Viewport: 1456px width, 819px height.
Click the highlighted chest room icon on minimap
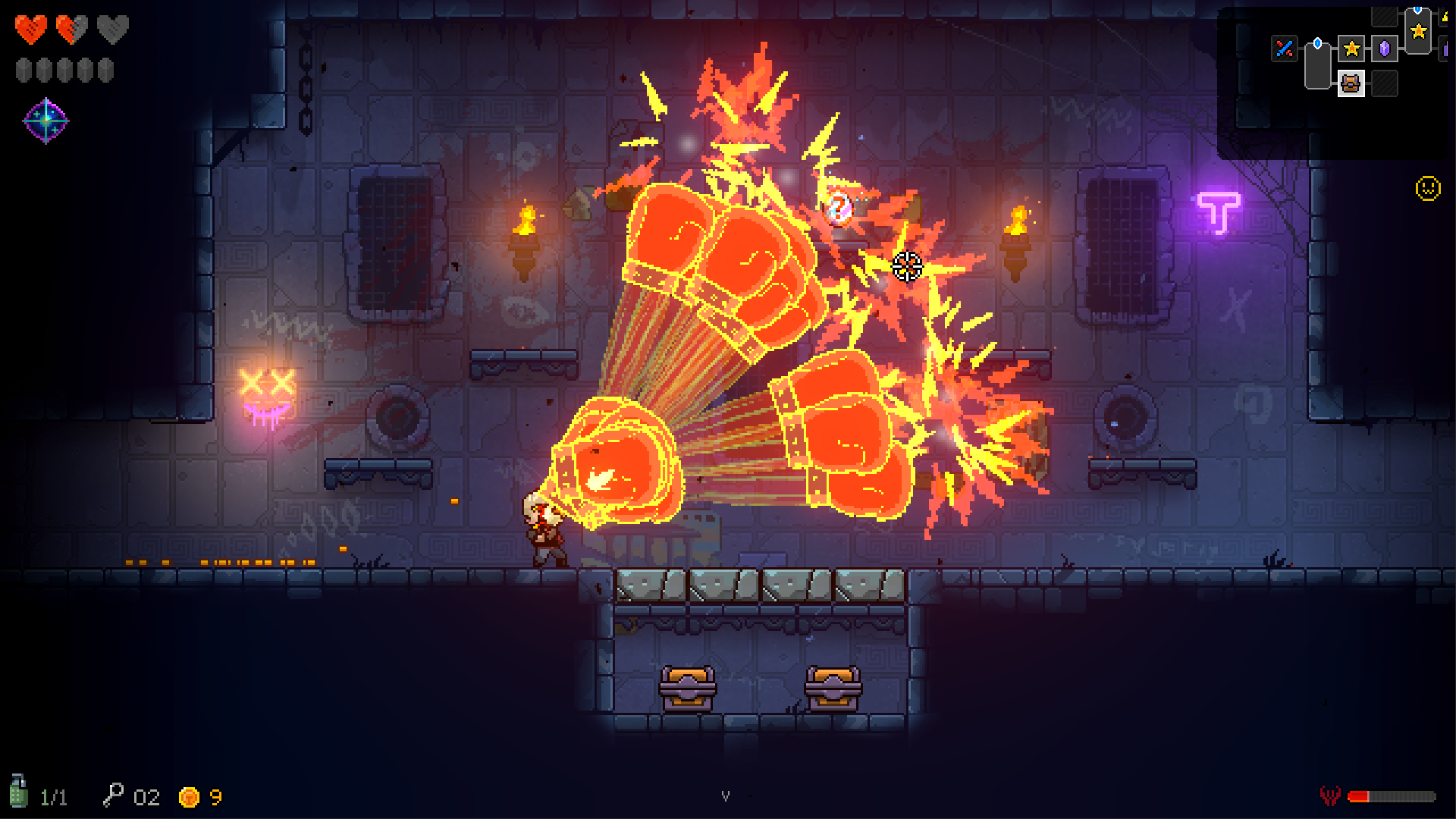pyautogui.click(x=1350, y=85)
